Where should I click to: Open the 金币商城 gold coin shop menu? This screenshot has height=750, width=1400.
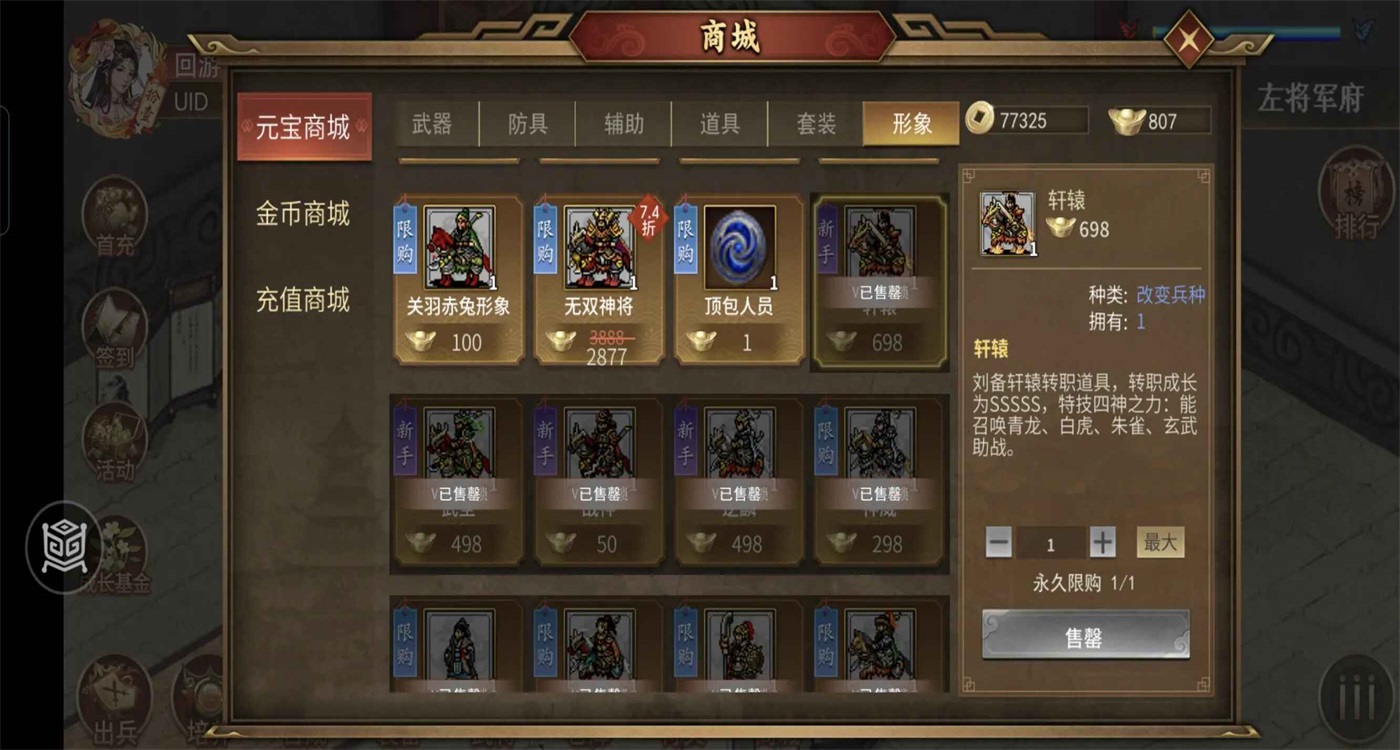point(303,214)
